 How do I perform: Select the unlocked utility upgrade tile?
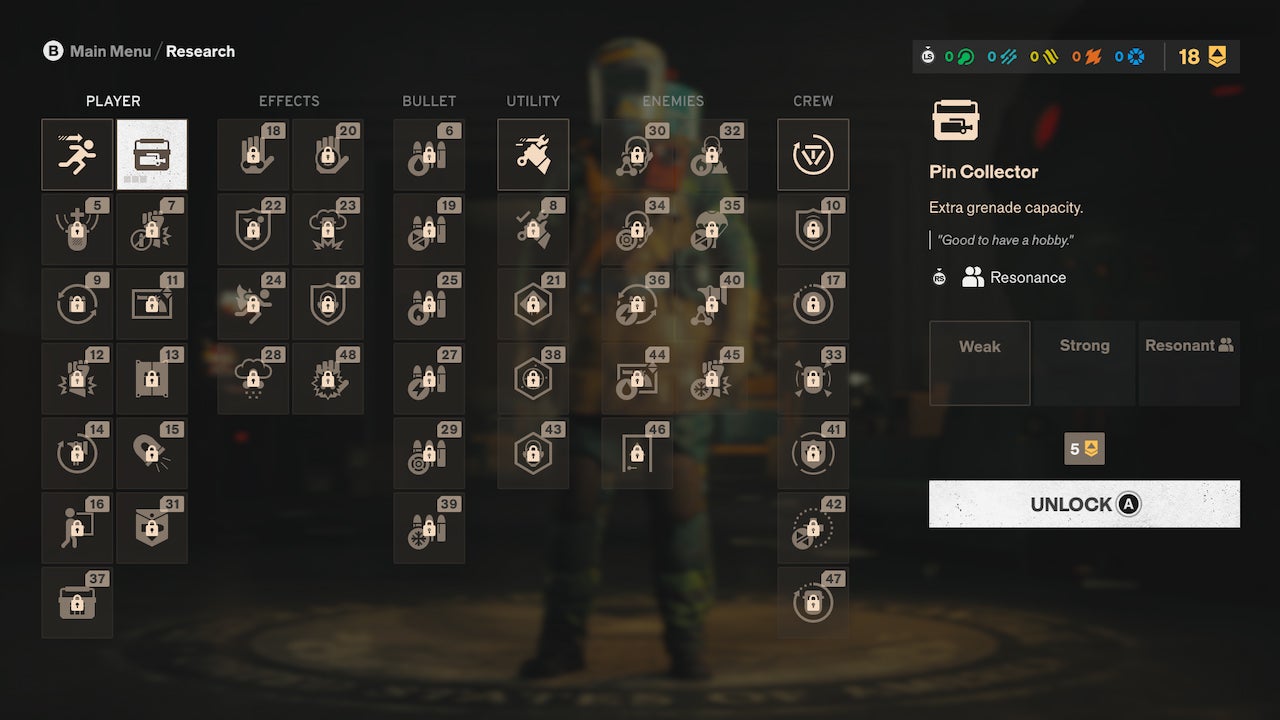coord(533,155)
